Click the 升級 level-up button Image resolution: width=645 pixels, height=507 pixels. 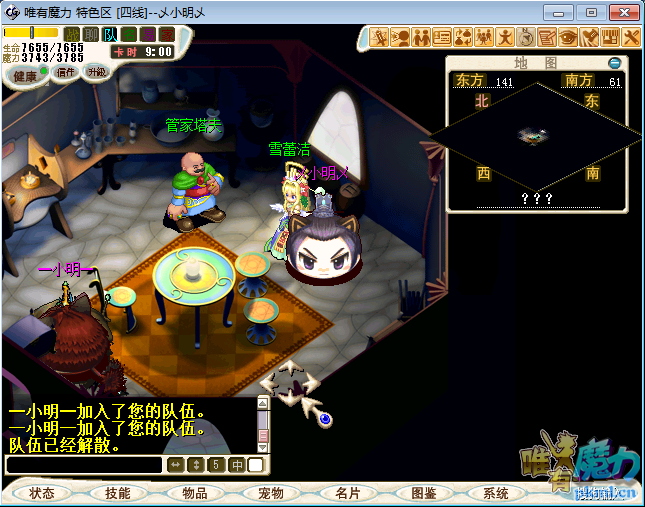(96, 72)
